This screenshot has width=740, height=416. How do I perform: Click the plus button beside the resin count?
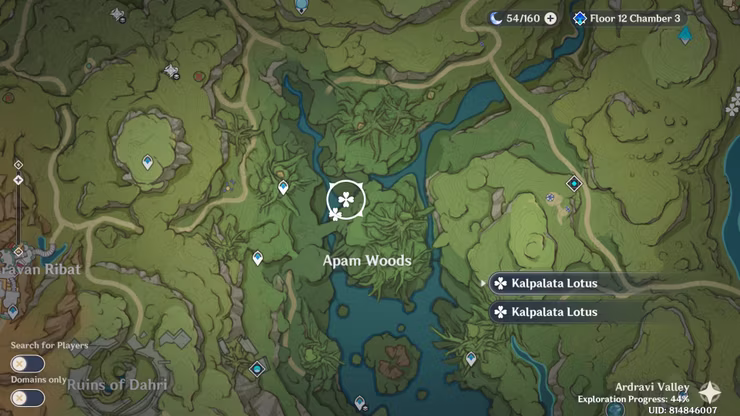point(550,19)
